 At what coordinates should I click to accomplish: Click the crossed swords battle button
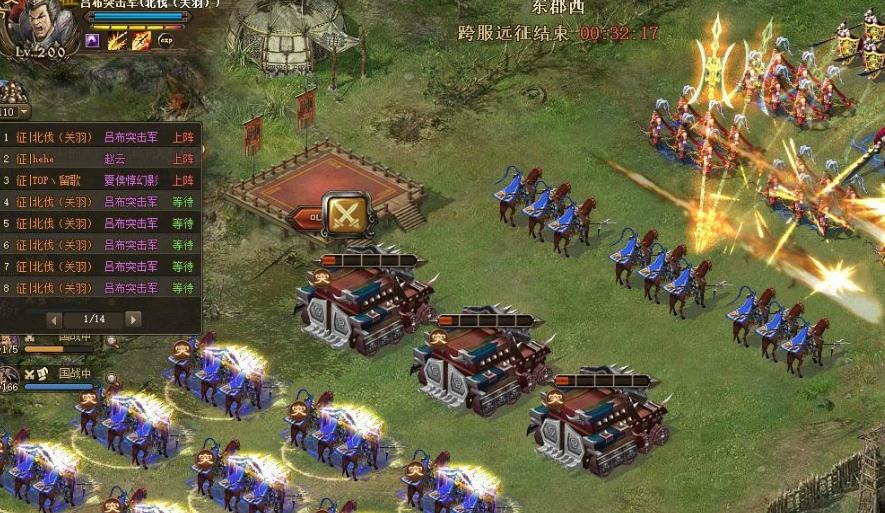[345, 213]
